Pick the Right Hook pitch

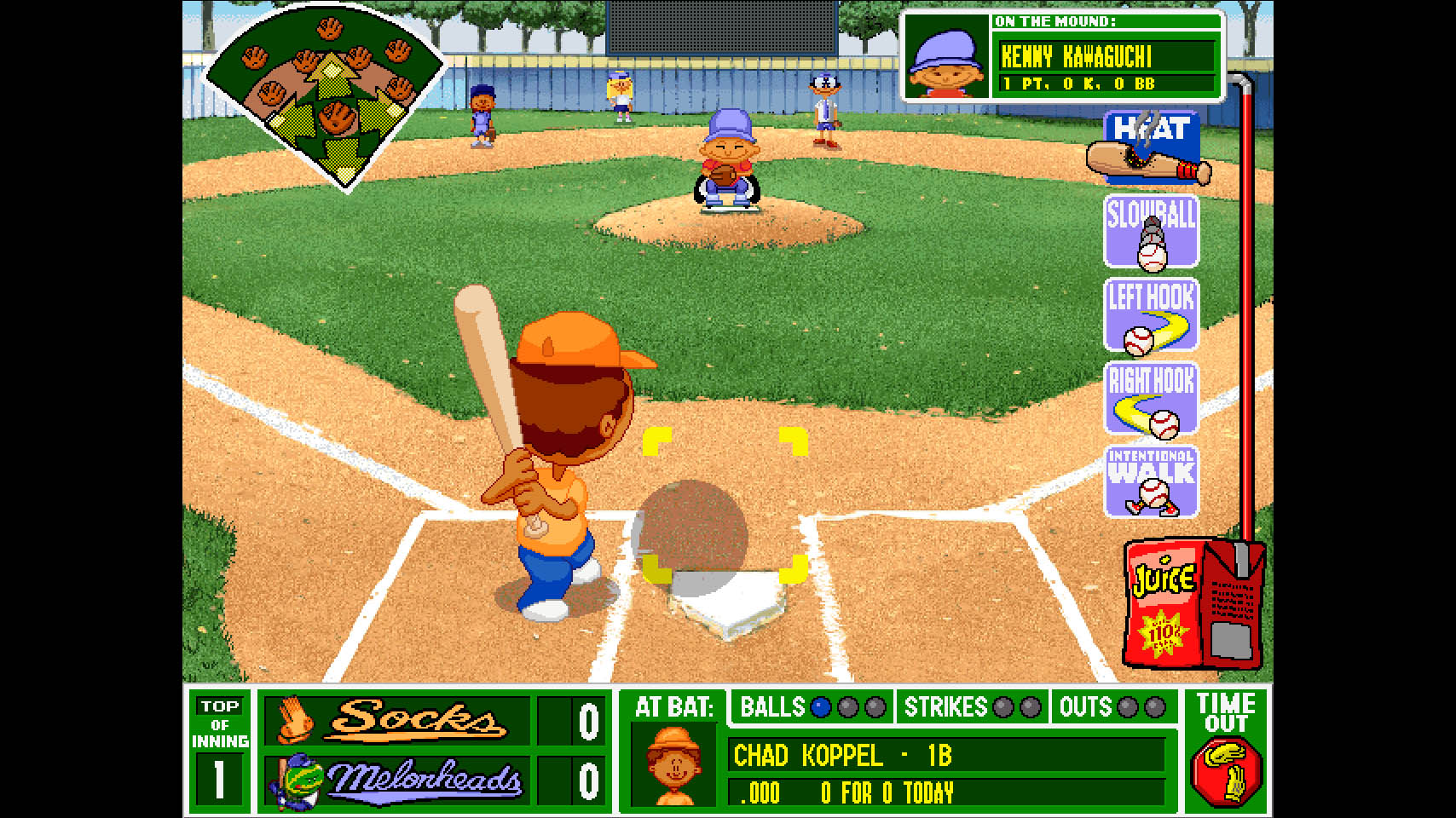[1152, 399]
